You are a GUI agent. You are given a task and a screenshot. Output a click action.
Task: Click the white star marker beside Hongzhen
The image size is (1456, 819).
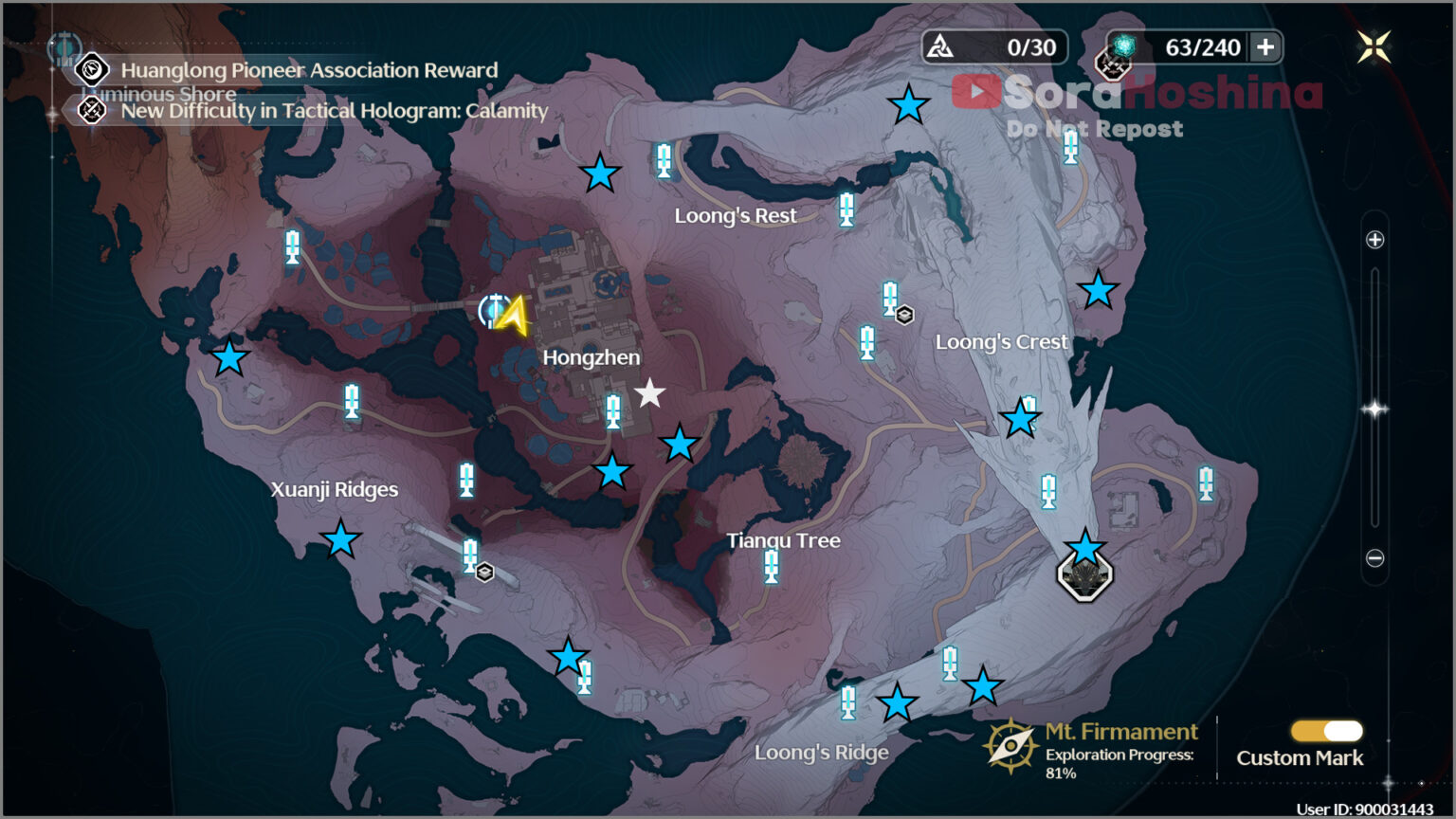coord(649,393)
